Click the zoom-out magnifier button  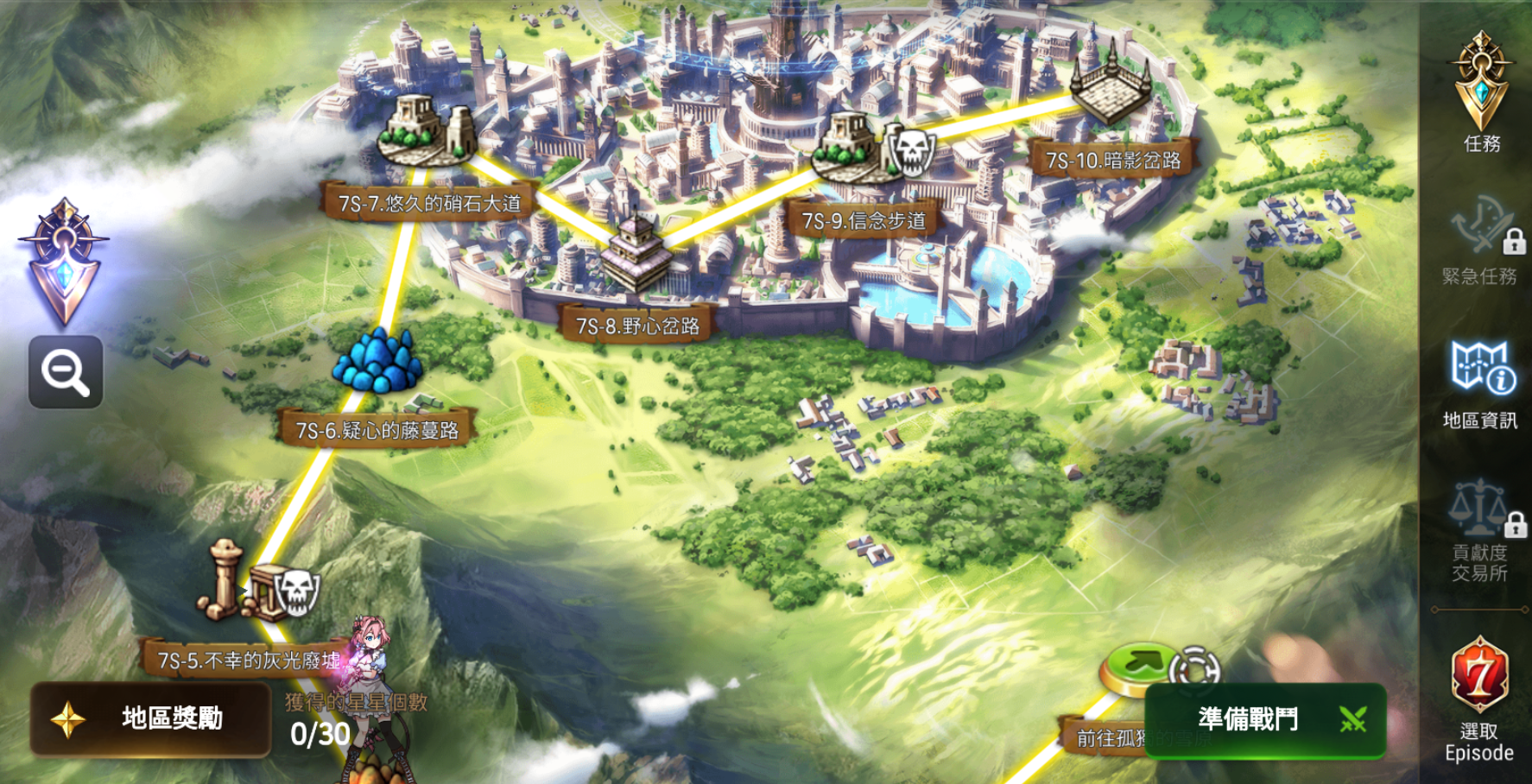(x=66, y=372)
